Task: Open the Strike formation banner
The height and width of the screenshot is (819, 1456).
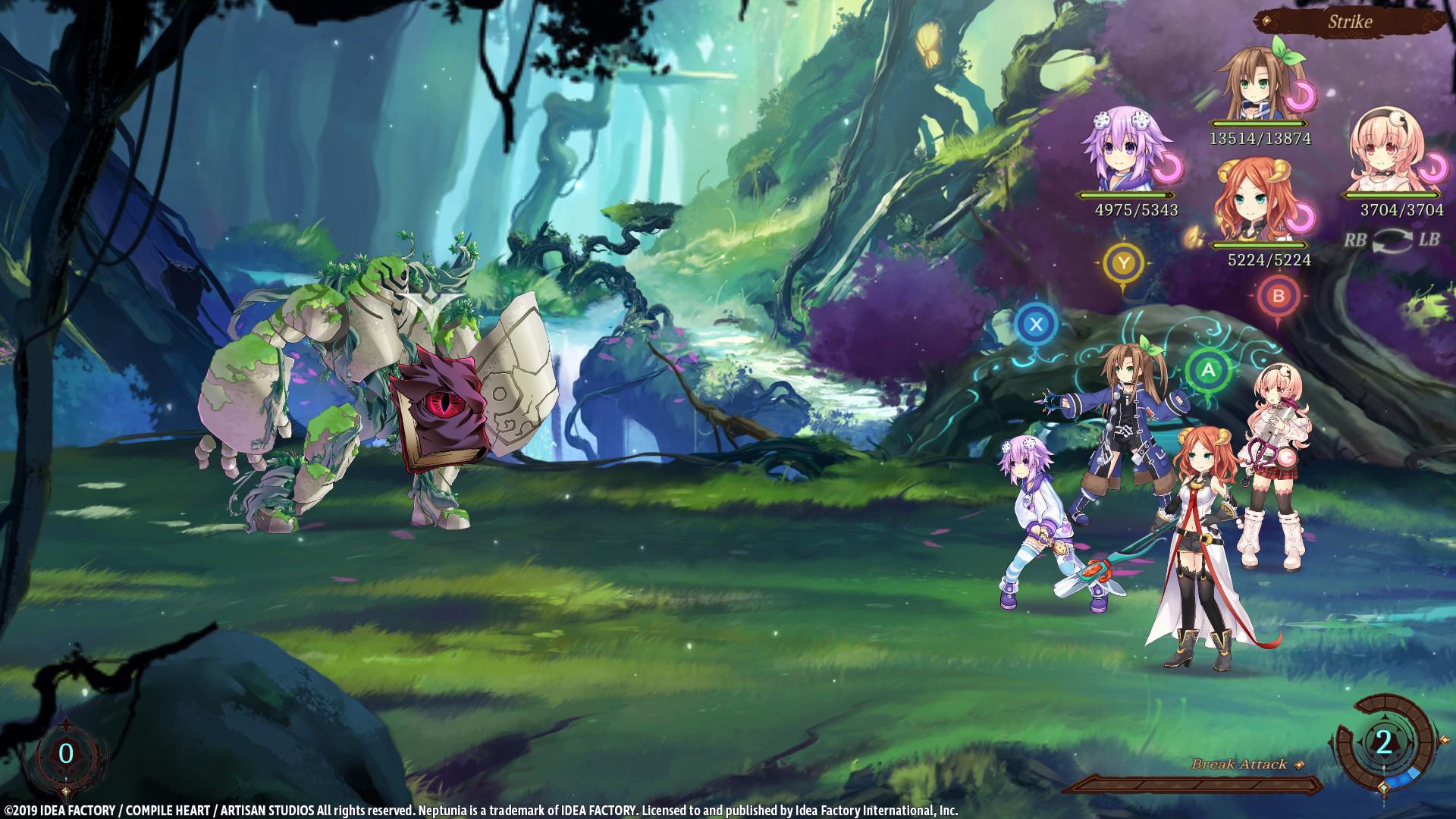Action: coord(1350,21)
